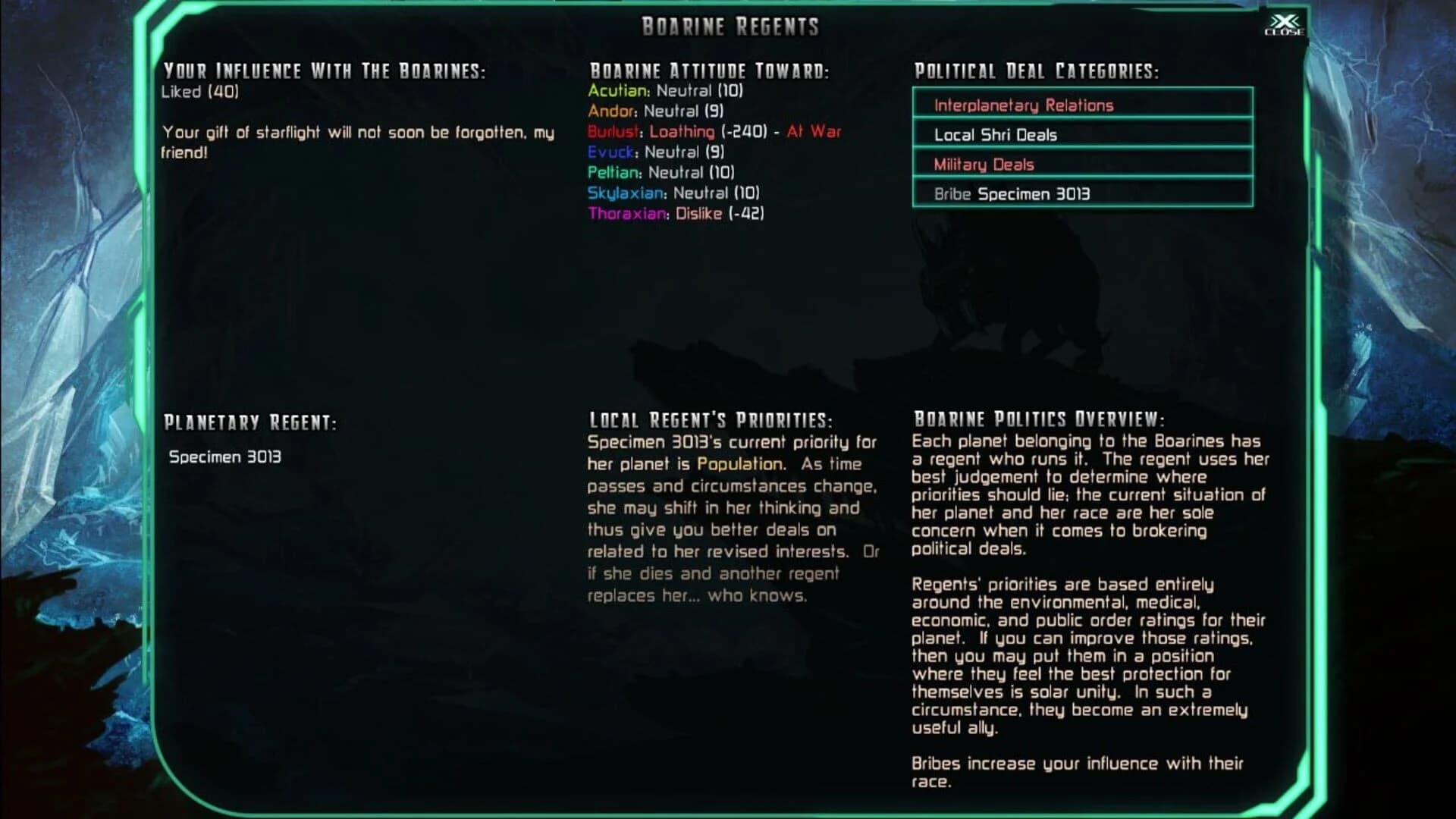Viewport: 1456px width, 819px height.
Task: Select the Burlust At War entry
Action: point(714,131)
